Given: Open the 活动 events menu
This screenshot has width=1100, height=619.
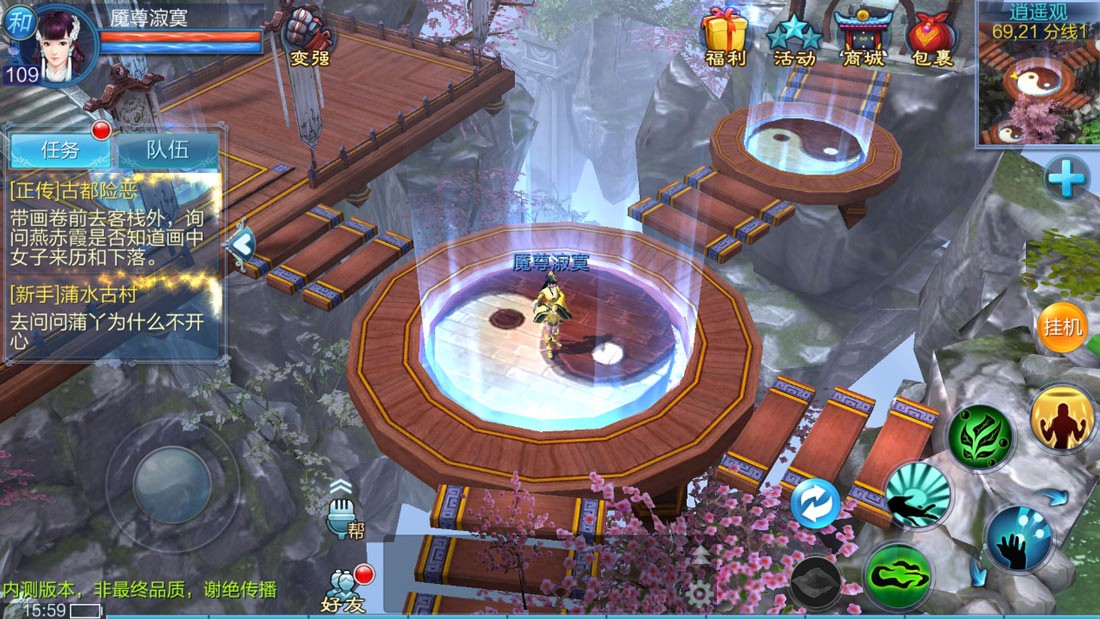Looking at the screenshot, I should [794, 36].
